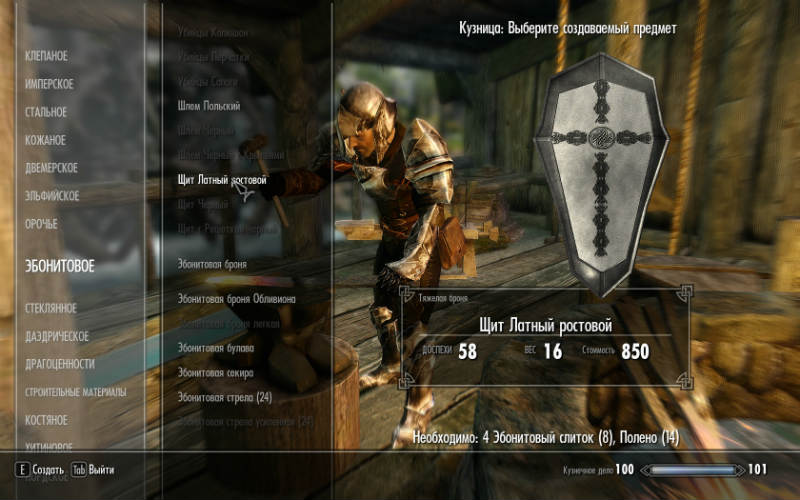Image resolution: width=800 pixels, height=500 pixels.
Task: Open the Орочье category
Action: 41,224
